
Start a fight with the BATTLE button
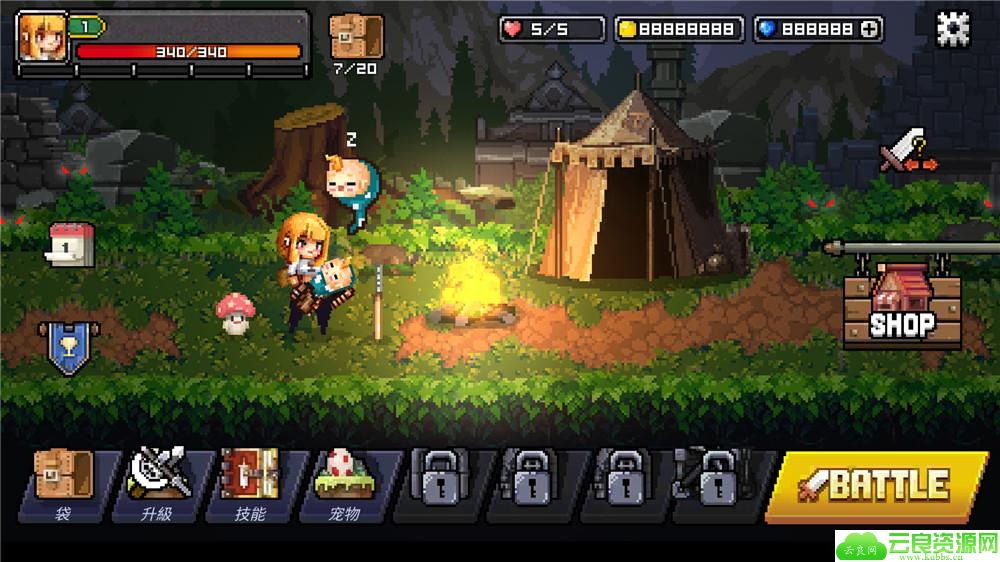(876, 486)
